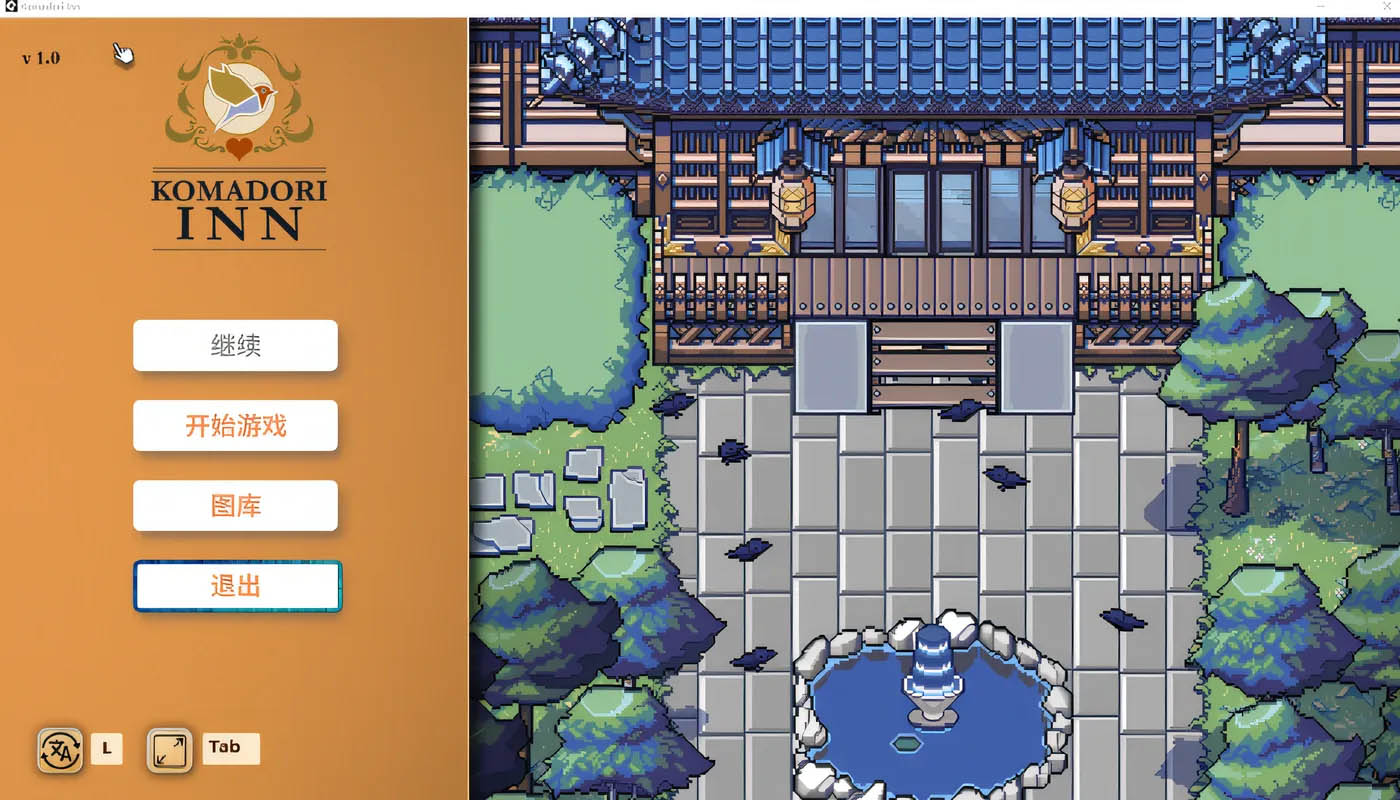
Task: Open the 图库 gallery
Action: 235,505
